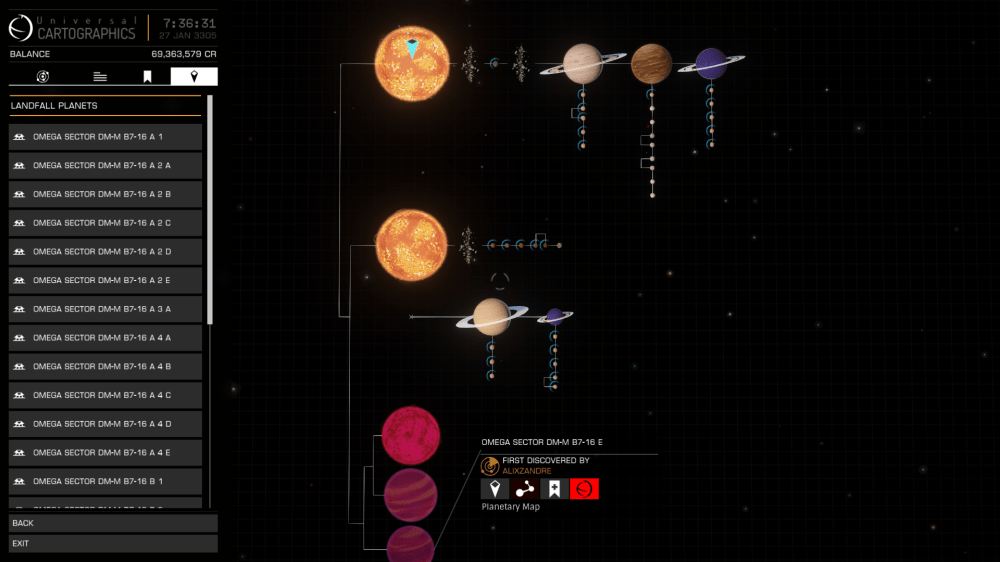This screenshot has width=1000, height=562.
Task: Exit the cartographics screen
Action: [113, 544]
